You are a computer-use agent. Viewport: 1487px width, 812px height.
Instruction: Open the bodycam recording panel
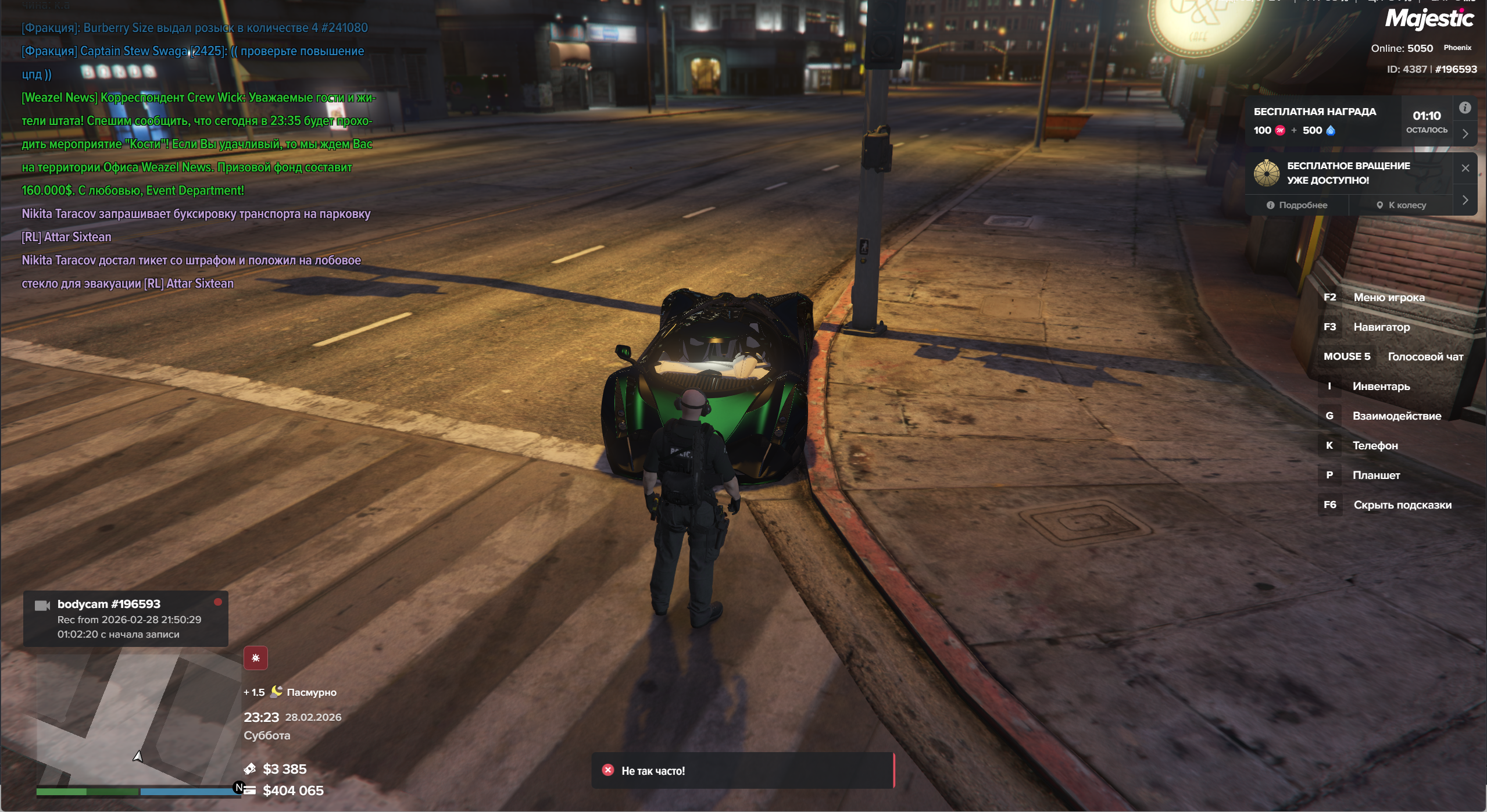tap(126, 619)
